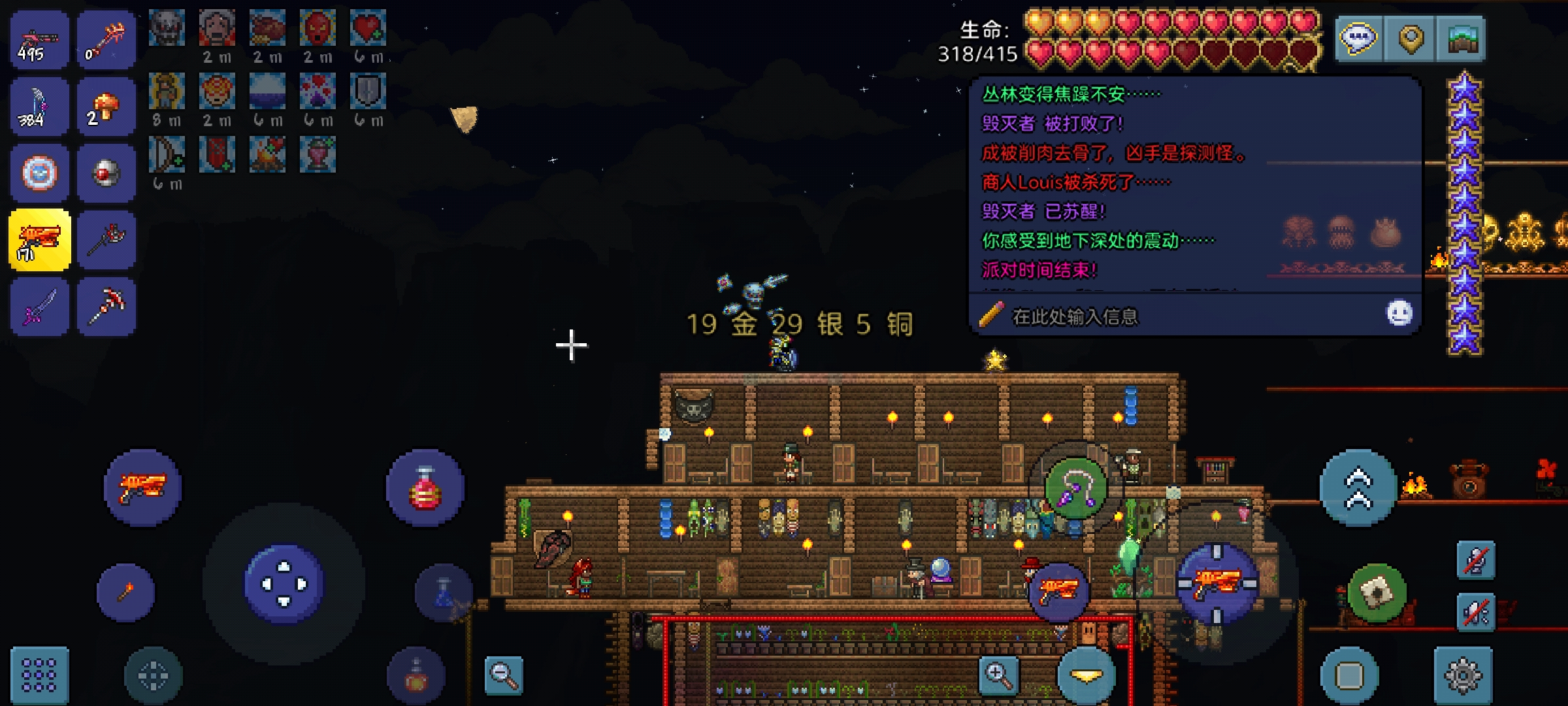Tap the quick torch button
The width and height of the screenshot is (1568, 706).
click(126, 592)
